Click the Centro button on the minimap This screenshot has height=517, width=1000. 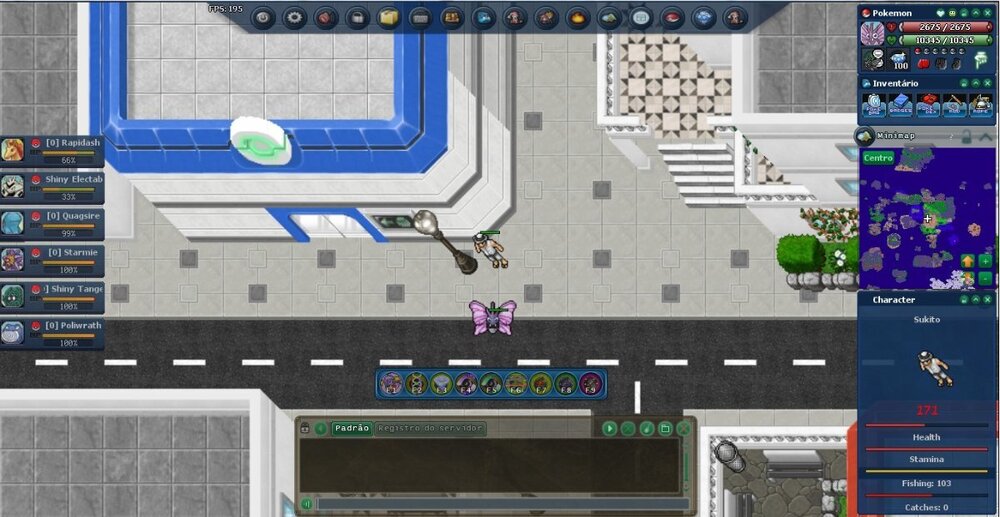click(x=878, y=158)
